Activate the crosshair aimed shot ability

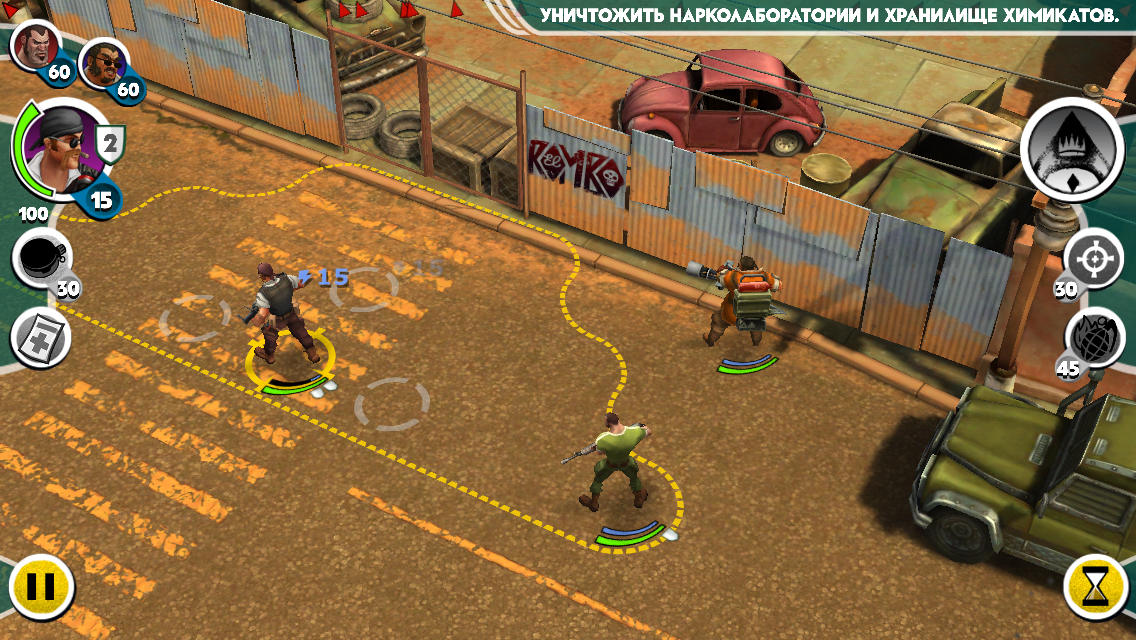1094,259
